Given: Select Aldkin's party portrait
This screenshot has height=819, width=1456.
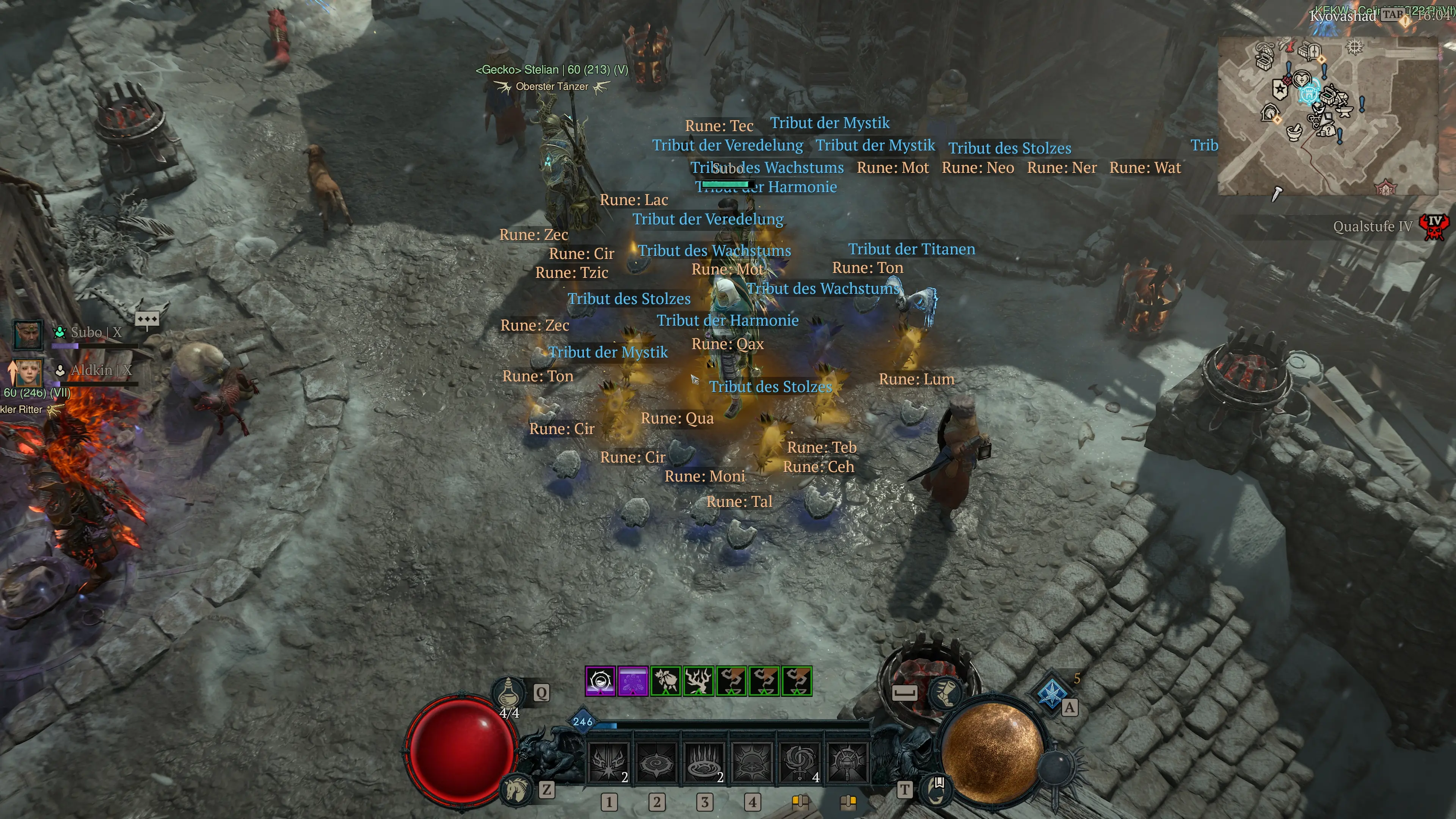Looking at the screenshot, I should 28,372.
